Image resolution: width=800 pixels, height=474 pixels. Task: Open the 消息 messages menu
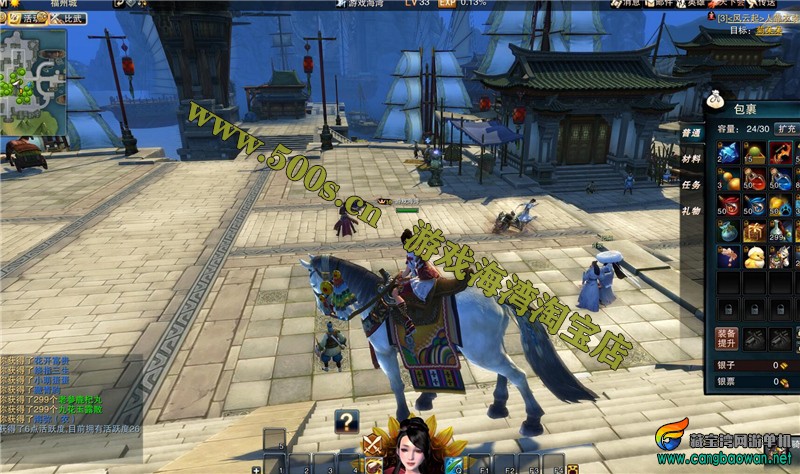625,4
